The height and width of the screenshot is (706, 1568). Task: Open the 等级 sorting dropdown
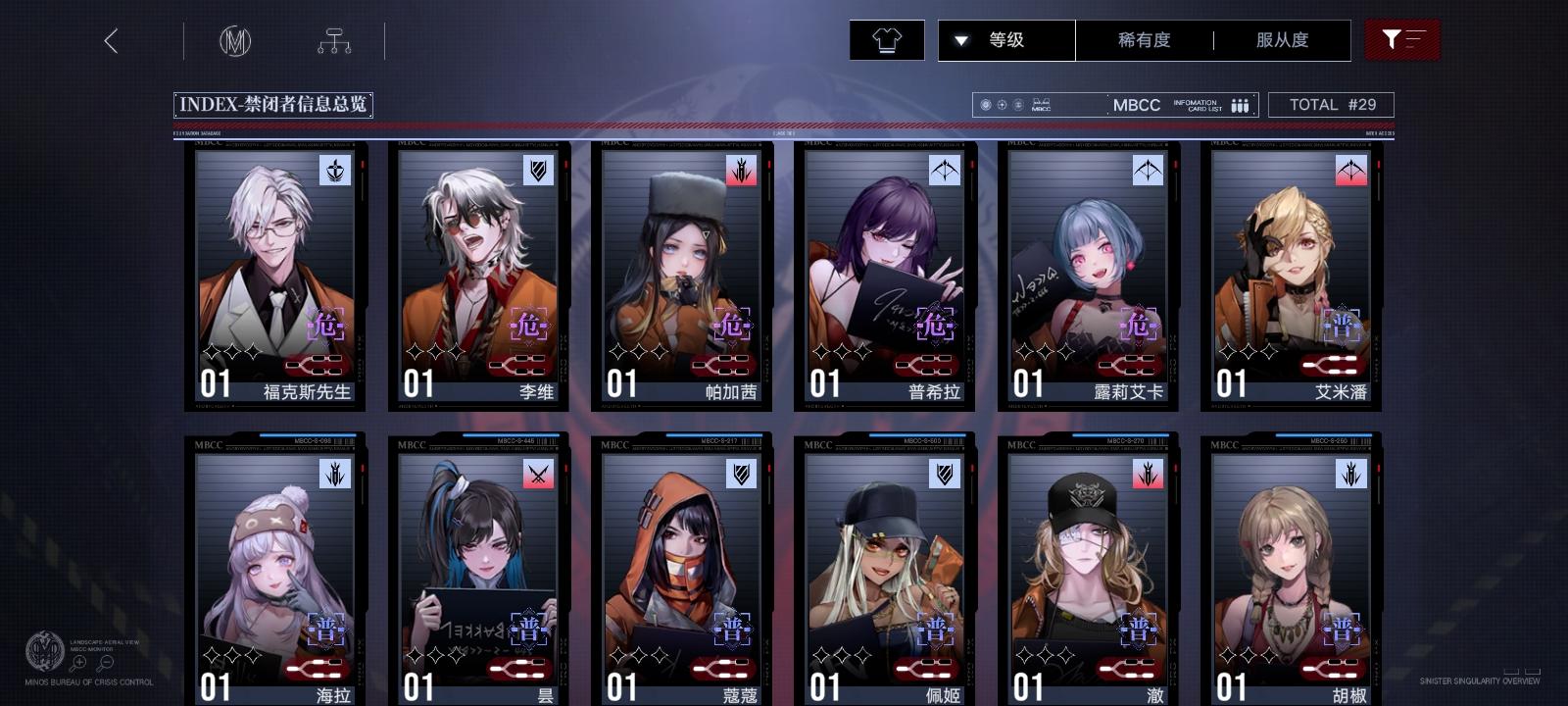[1005, 40]
